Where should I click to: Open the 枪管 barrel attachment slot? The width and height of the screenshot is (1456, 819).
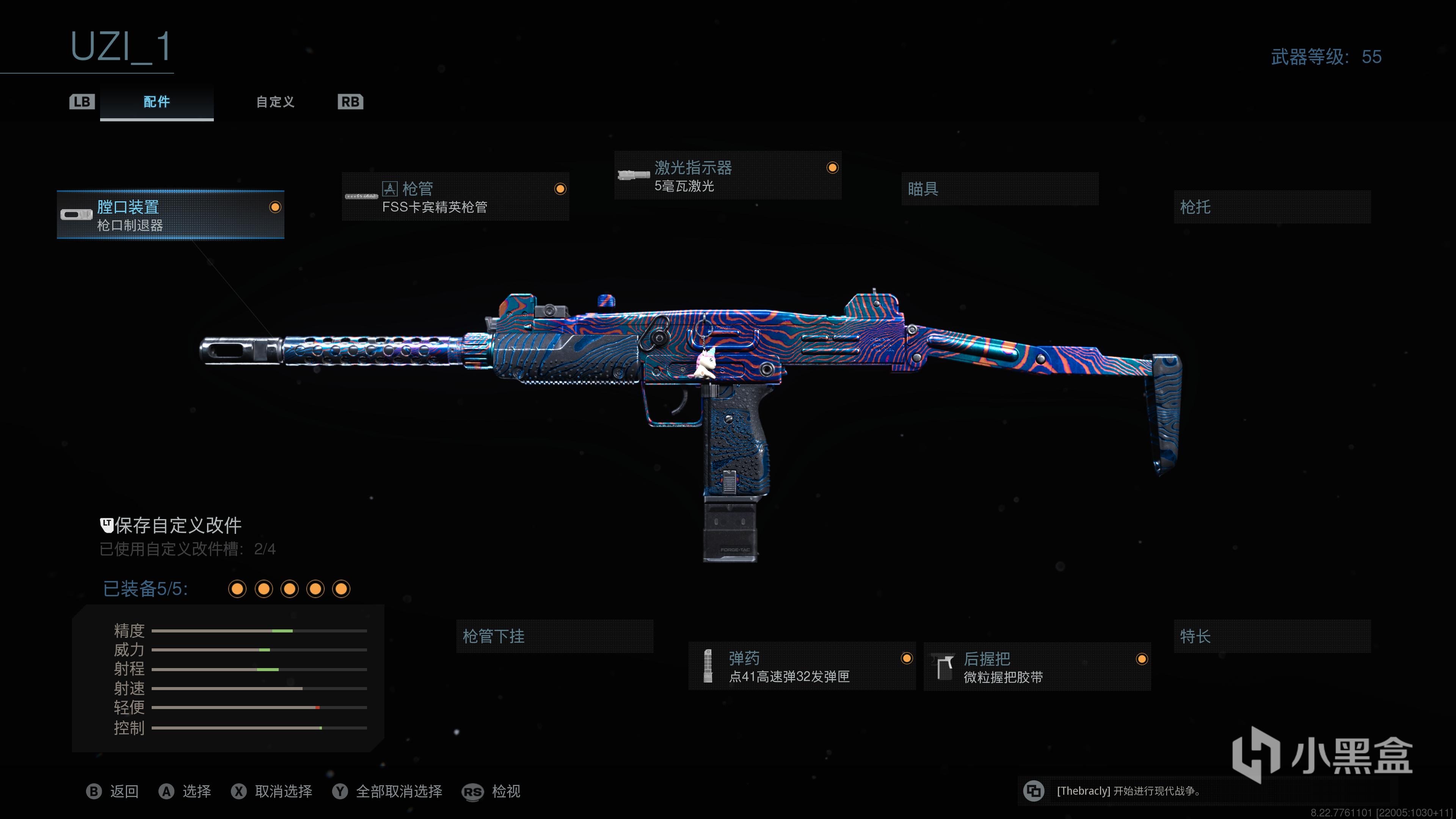(x=455, y=197)
